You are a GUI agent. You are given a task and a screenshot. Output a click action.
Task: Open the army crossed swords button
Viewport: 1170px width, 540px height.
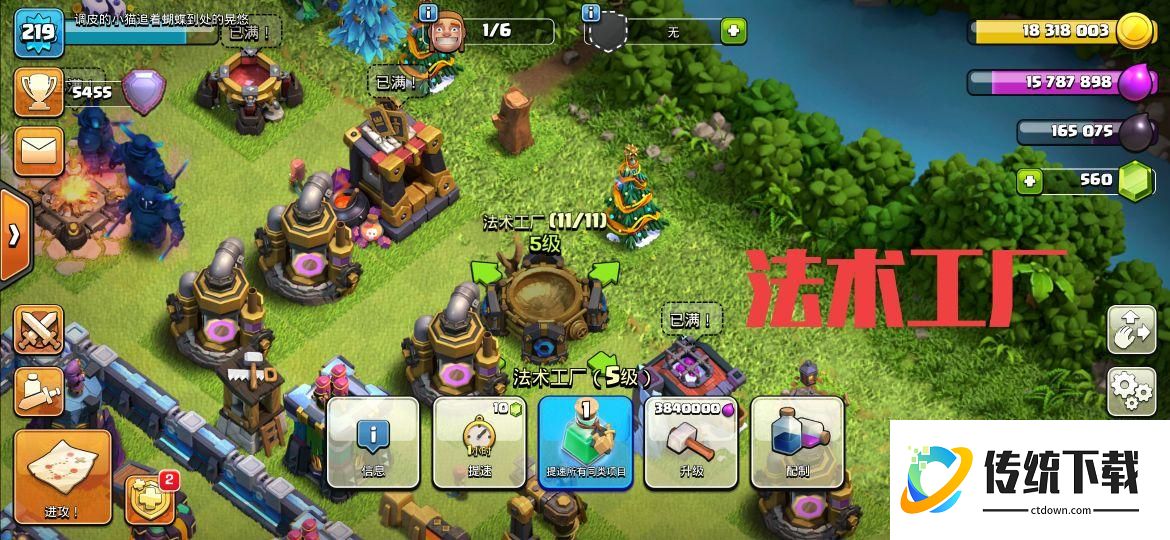click(39, 330)
